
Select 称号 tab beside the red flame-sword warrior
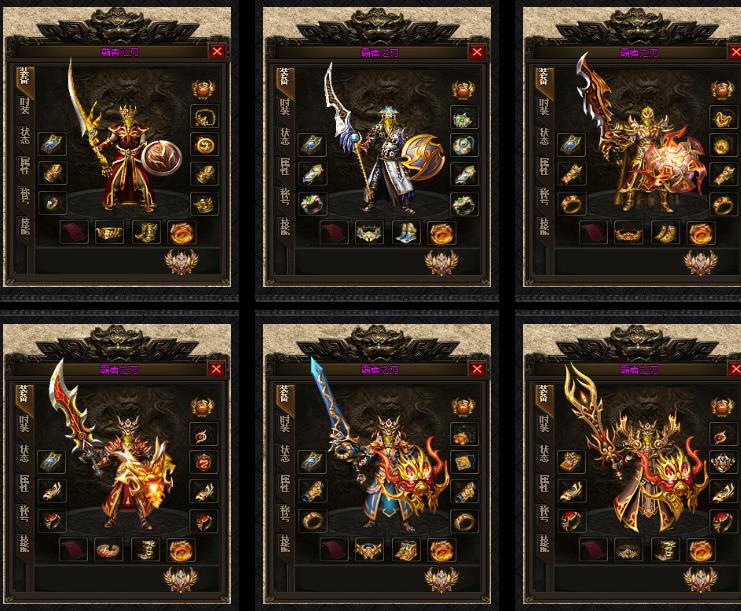23,510
